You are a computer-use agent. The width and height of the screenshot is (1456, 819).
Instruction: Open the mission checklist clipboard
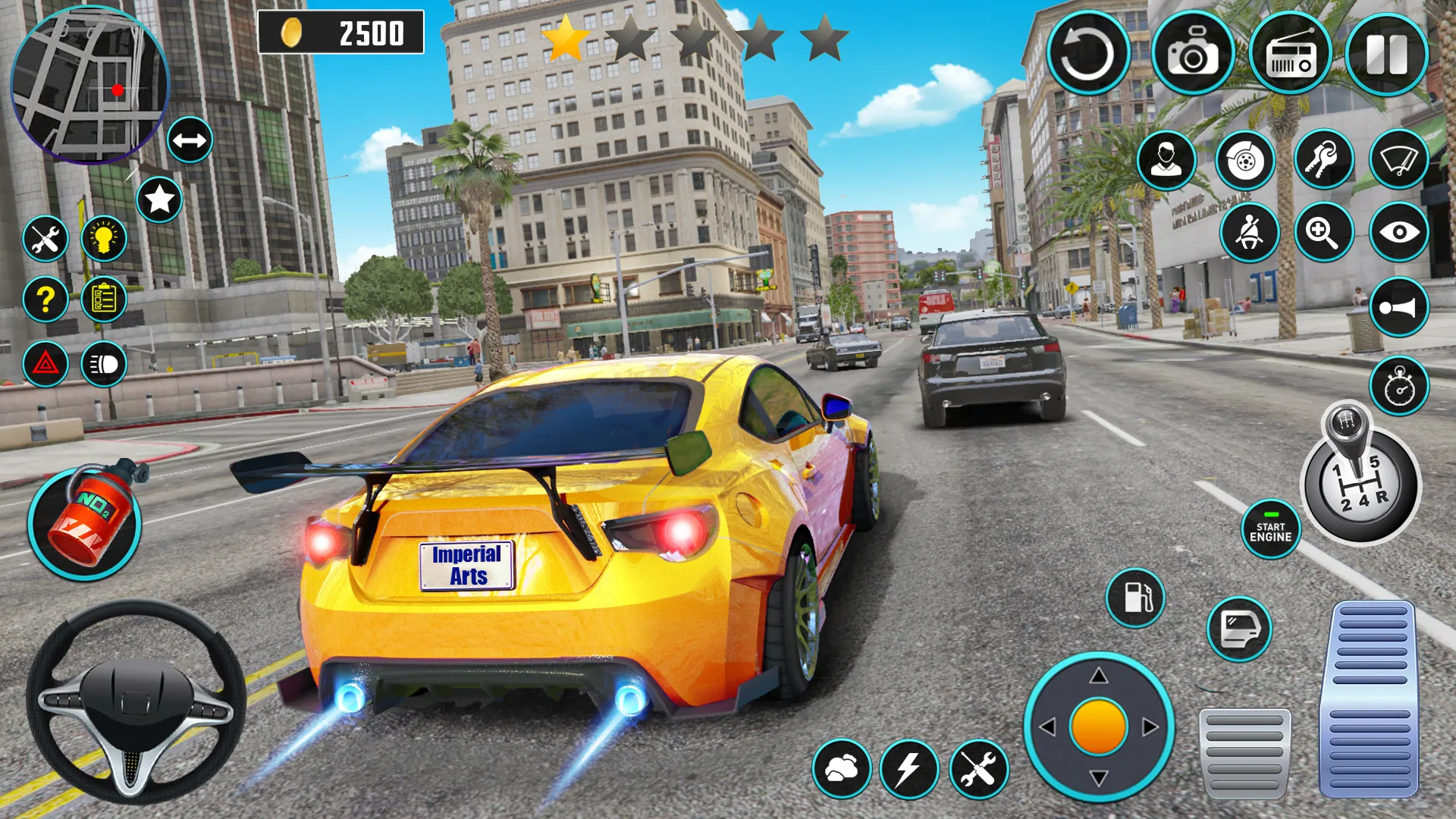pos(106,300)
